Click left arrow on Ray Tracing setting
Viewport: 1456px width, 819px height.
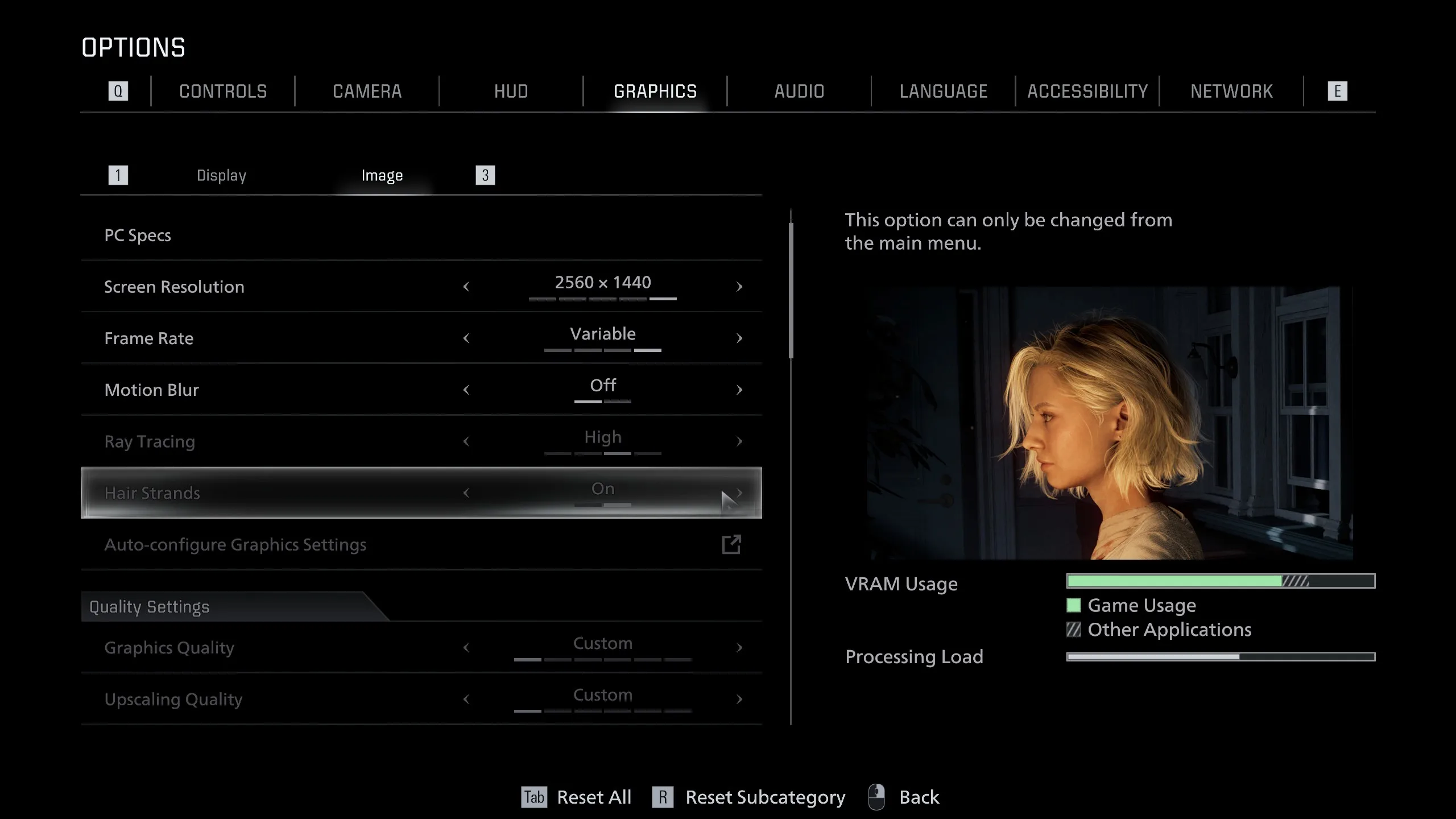[468, 441]
